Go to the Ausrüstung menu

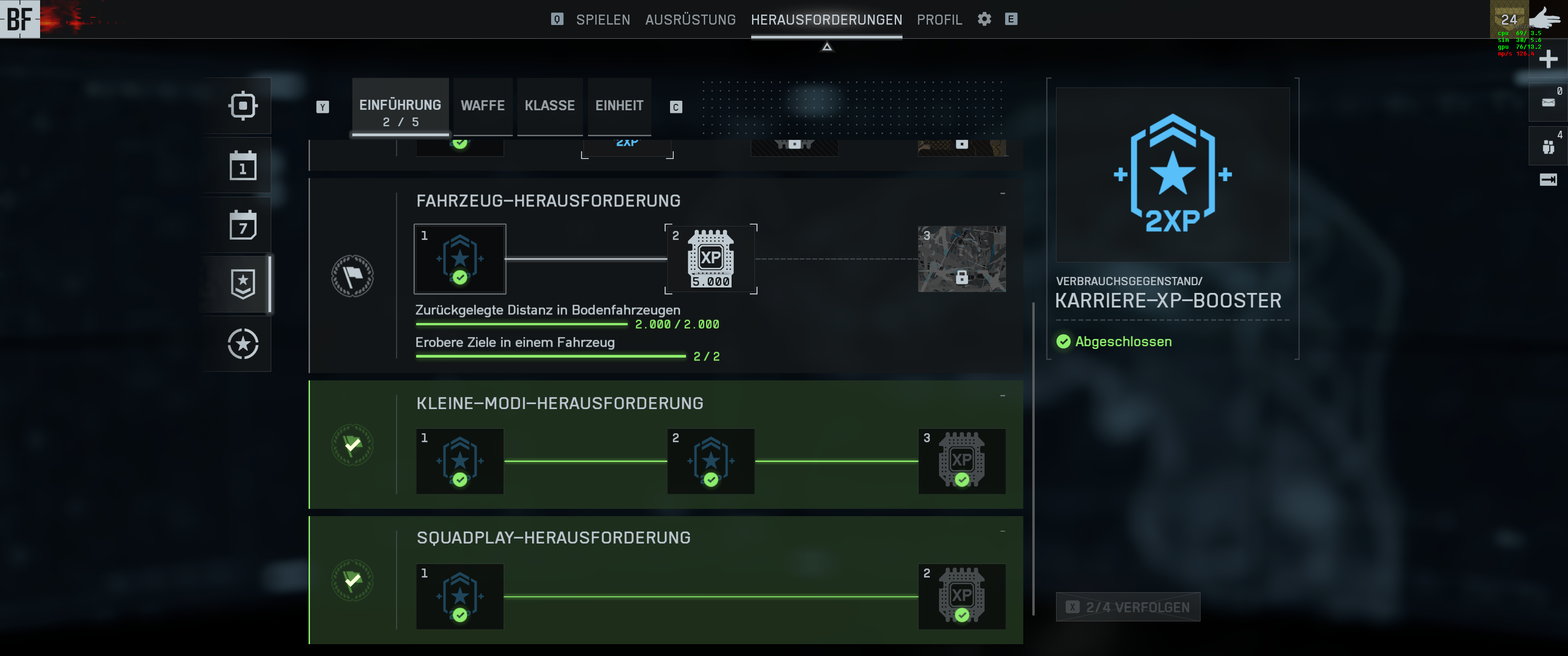pyautogui.click(x=690, y=20)
